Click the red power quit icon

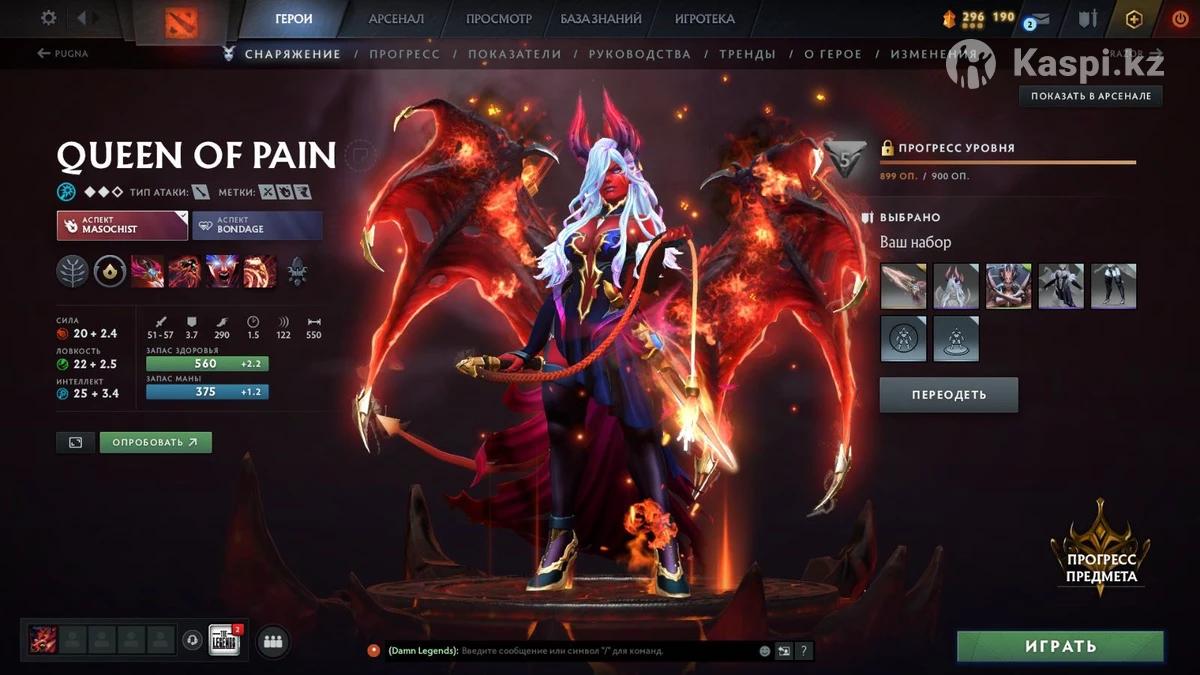(x=1179, y=19)
